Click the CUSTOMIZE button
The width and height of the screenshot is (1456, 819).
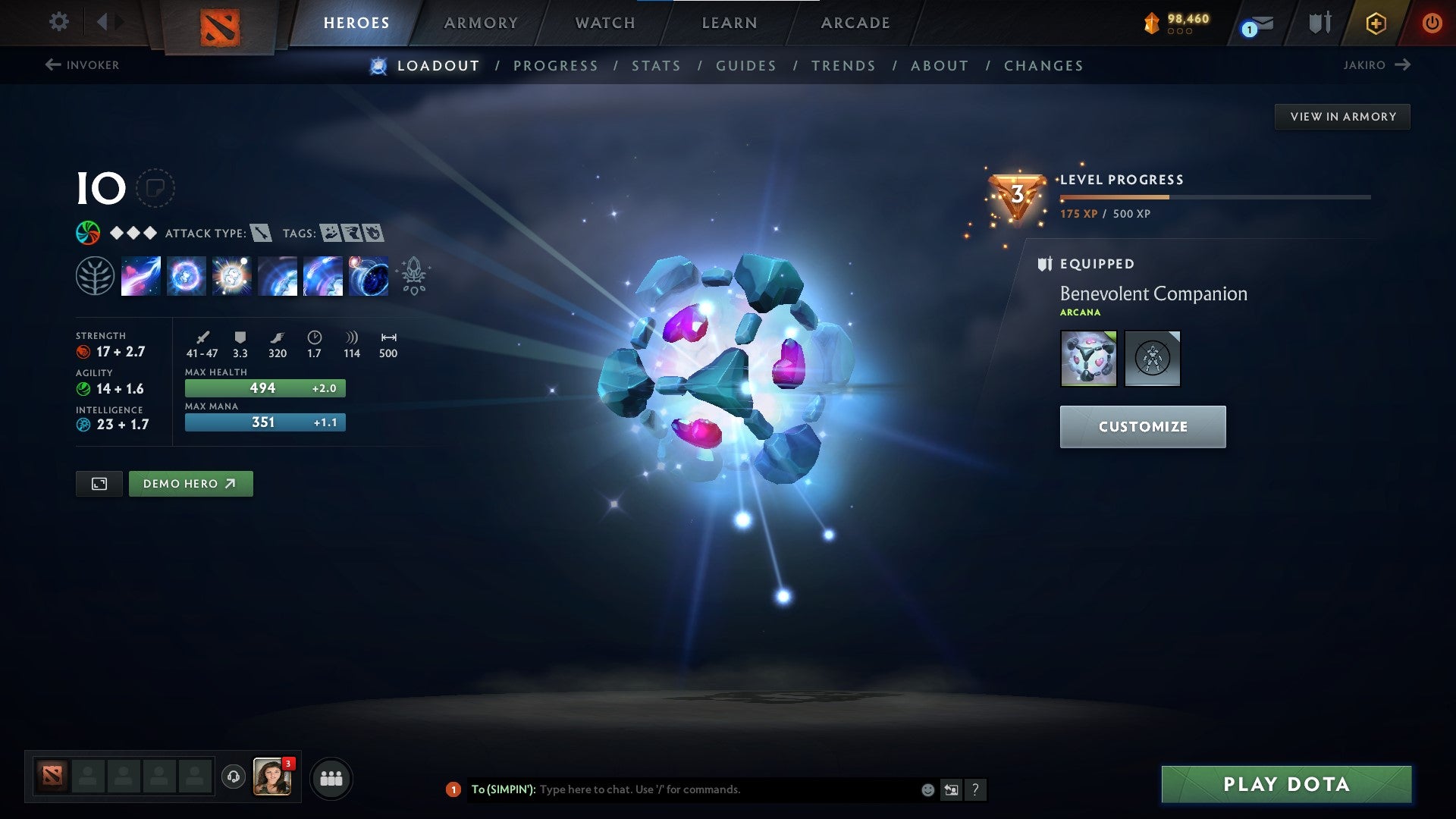click(x=1142, y=426)
